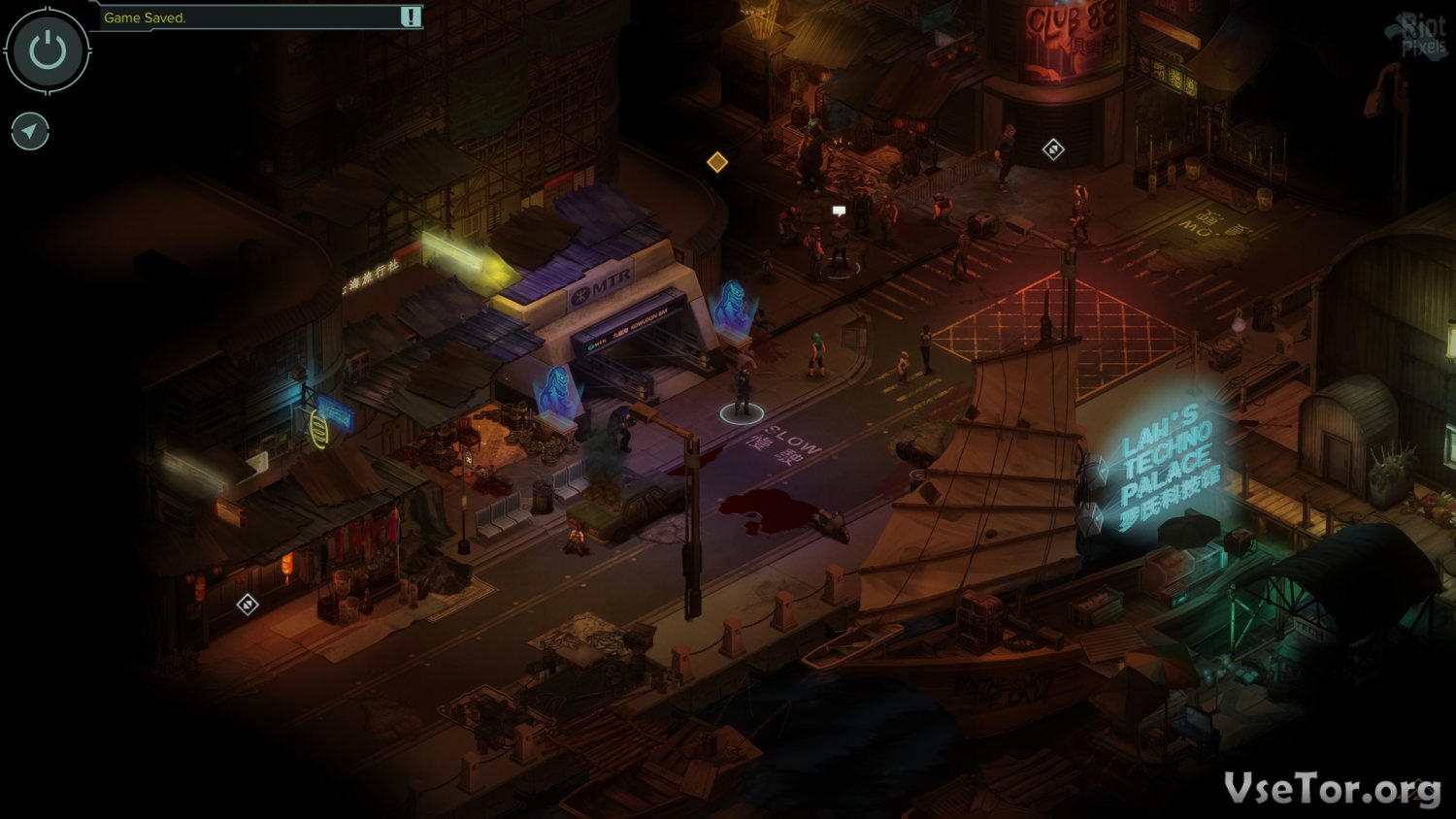Click the round arrow pointer button

pyautogui.click(x=30, y=131)
